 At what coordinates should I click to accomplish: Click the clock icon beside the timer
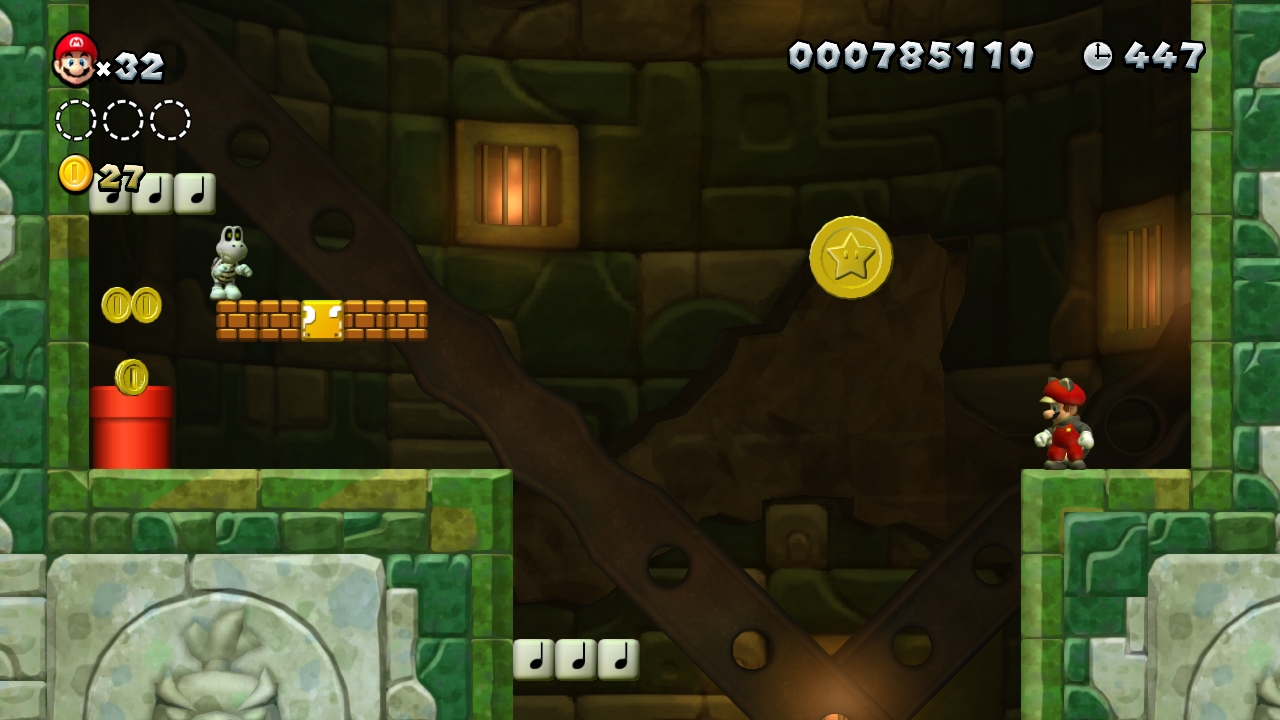pyautogui.click(x=1097, y=57)
